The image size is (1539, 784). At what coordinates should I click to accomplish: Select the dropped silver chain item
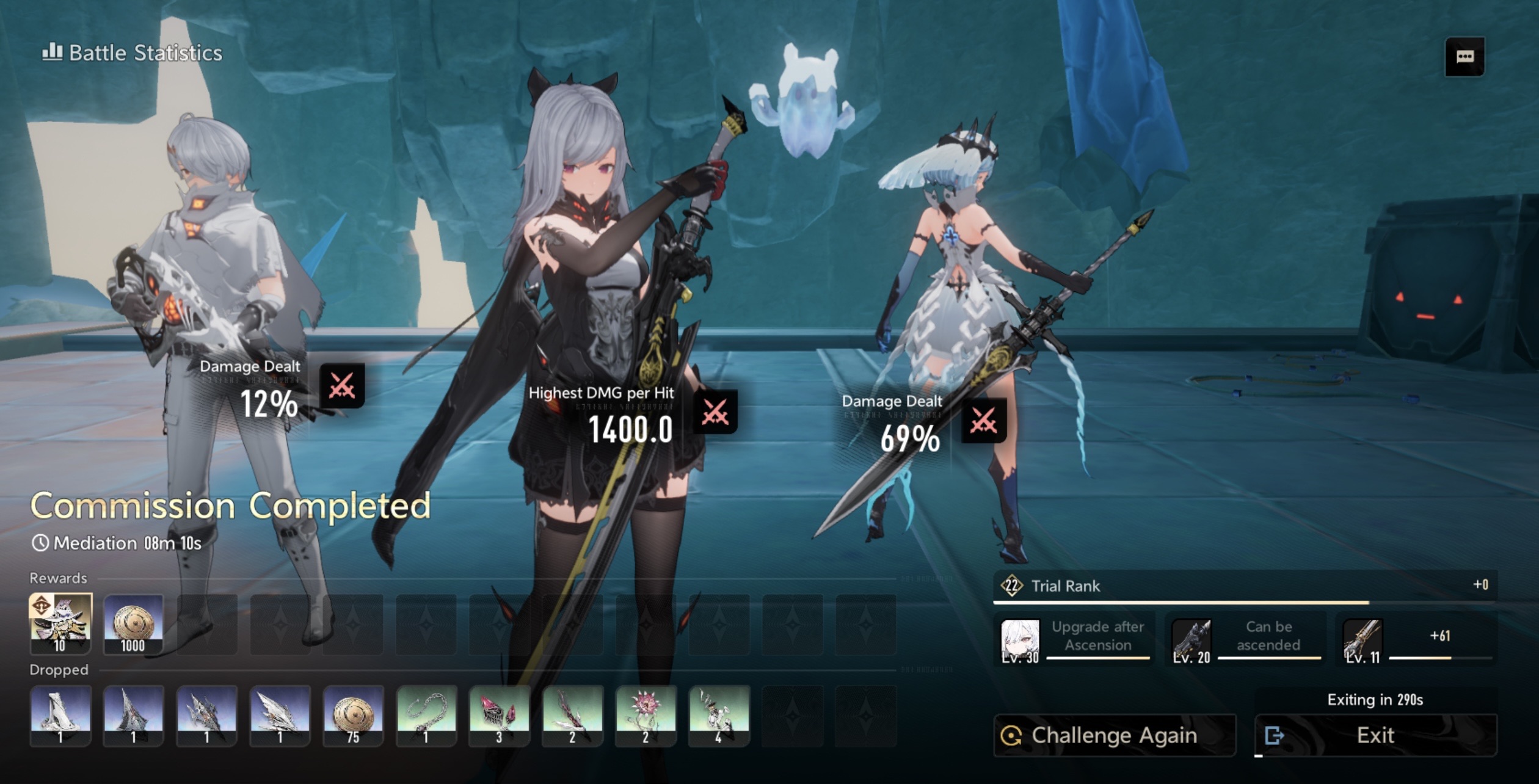426,715
